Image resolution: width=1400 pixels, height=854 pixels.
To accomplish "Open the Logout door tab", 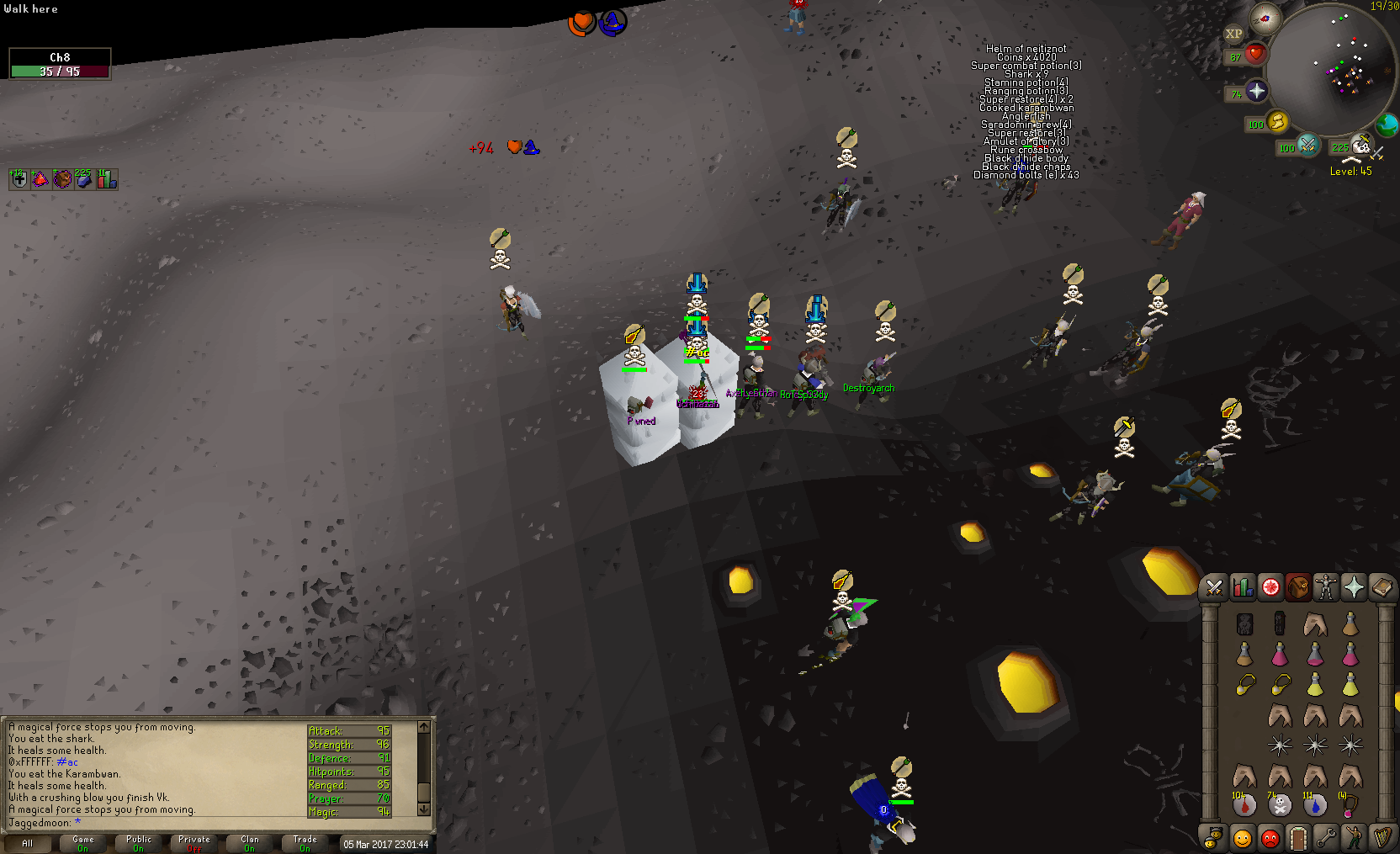I will coord(1297,838).
